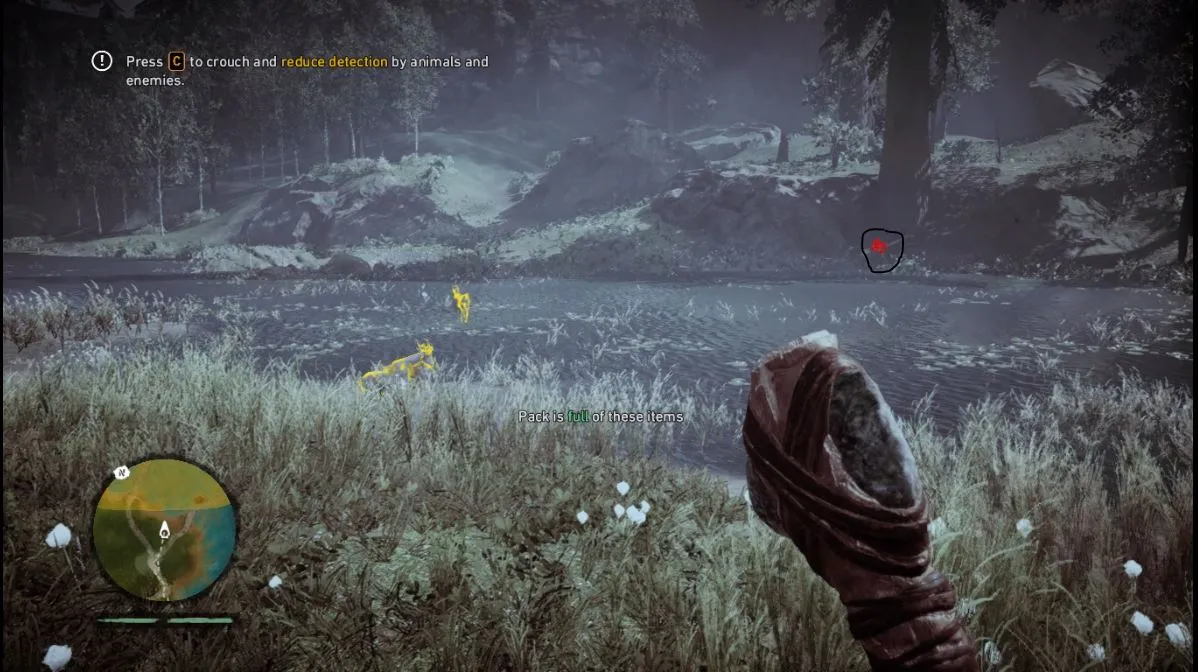Click the north marker on the minimap

click(x=122, y=472)
